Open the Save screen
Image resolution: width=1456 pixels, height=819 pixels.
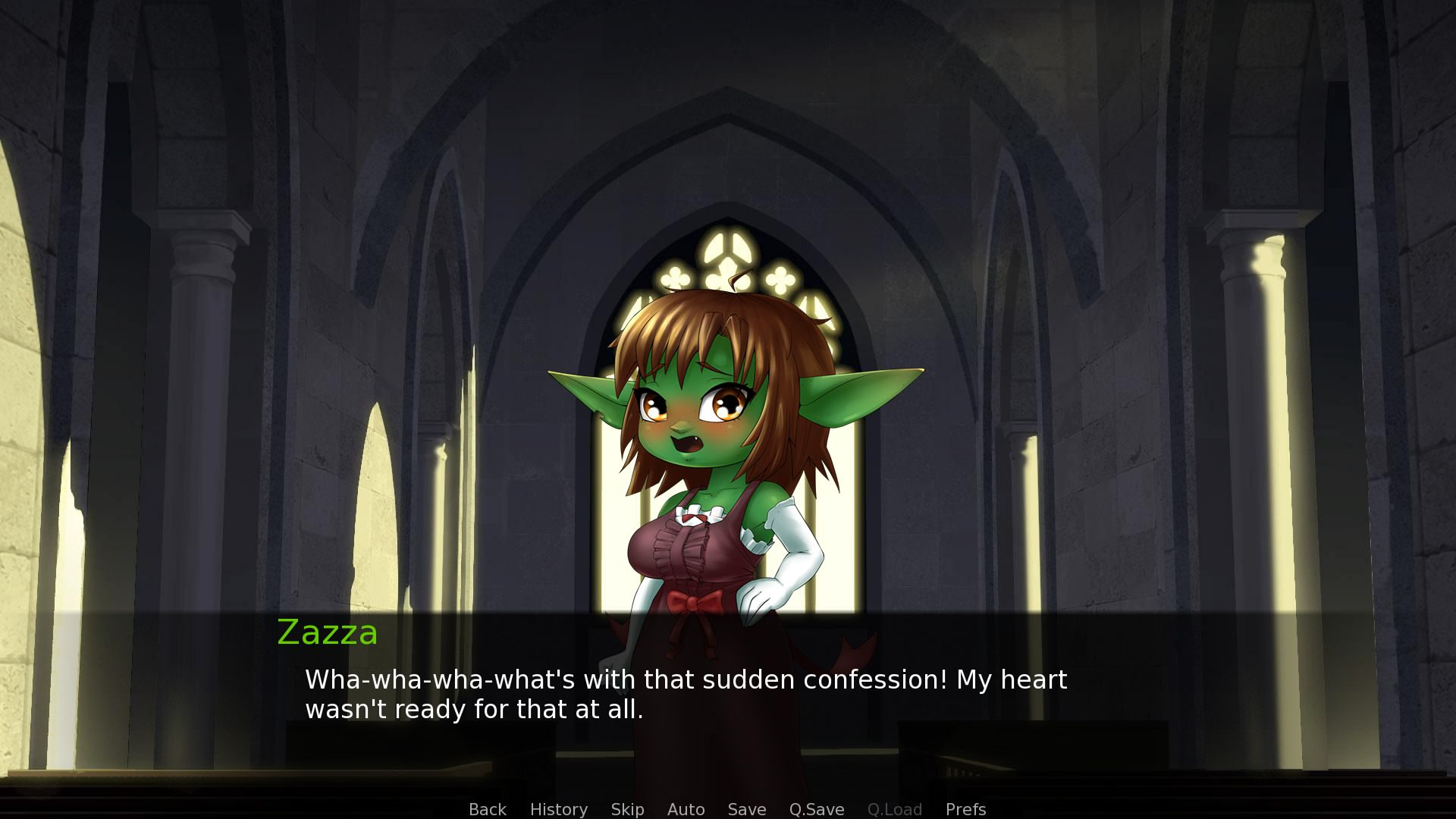click(x=746, y=809)
